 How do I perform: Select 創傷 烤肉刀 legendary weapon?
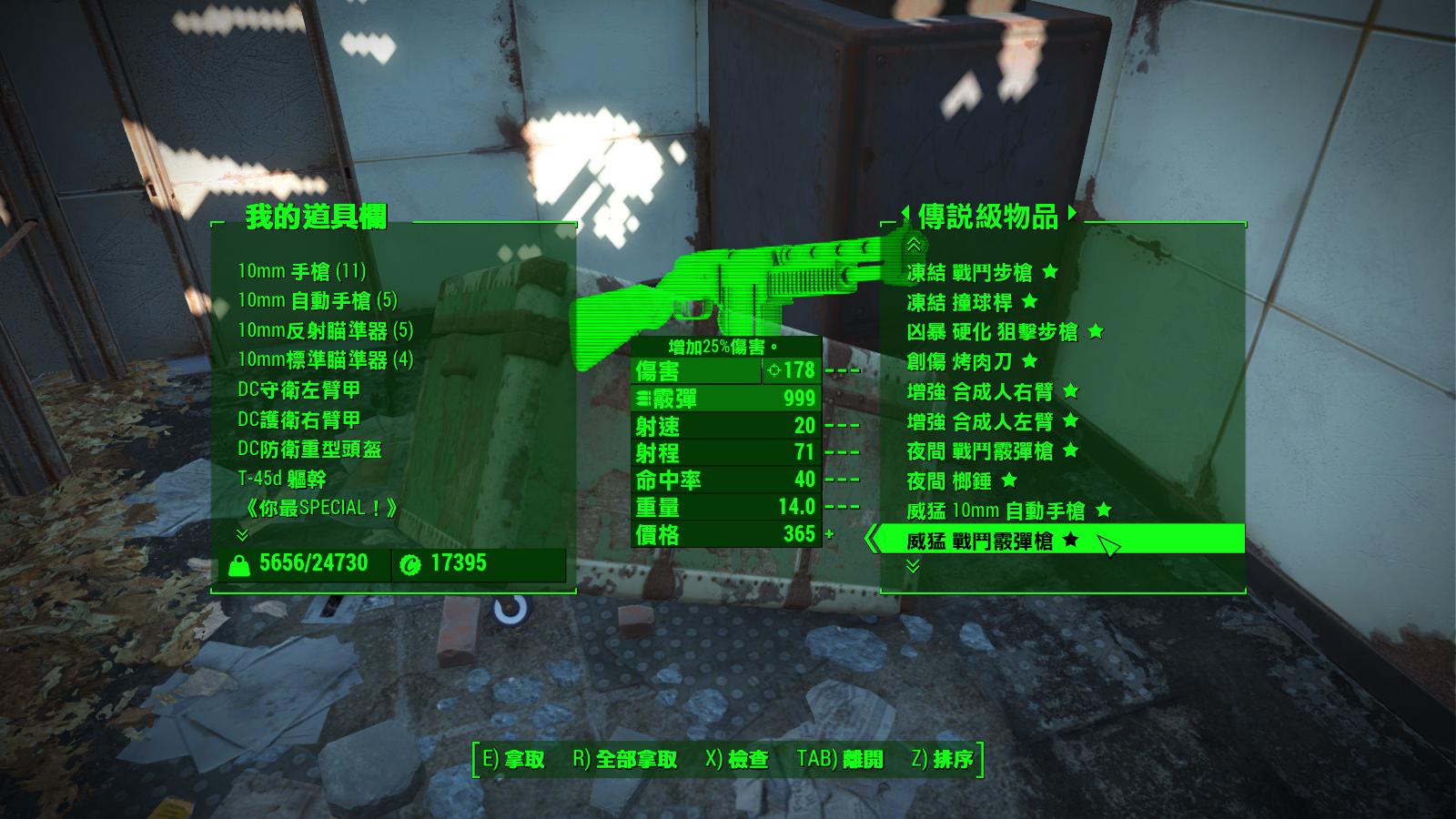tap(959, 362)
